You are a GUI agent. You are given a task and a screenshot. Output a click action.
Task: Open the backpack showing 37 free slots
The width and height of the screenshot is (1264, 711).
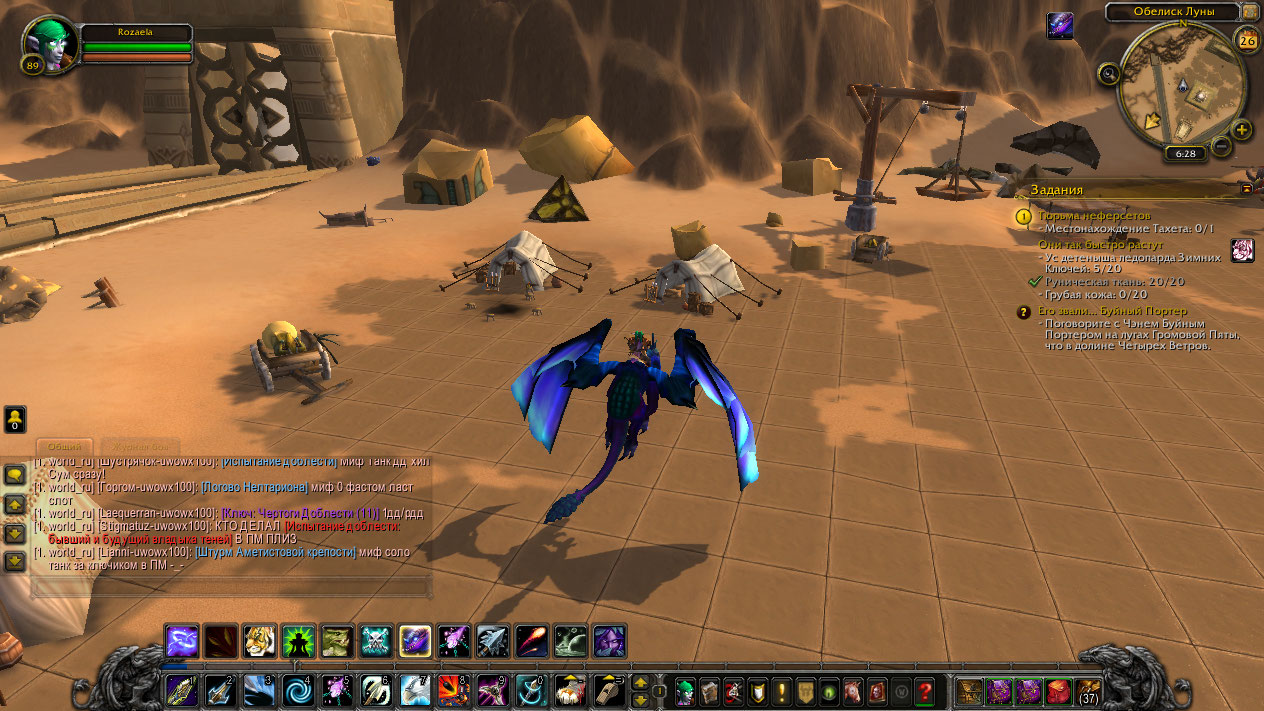tap(1088, 691)
